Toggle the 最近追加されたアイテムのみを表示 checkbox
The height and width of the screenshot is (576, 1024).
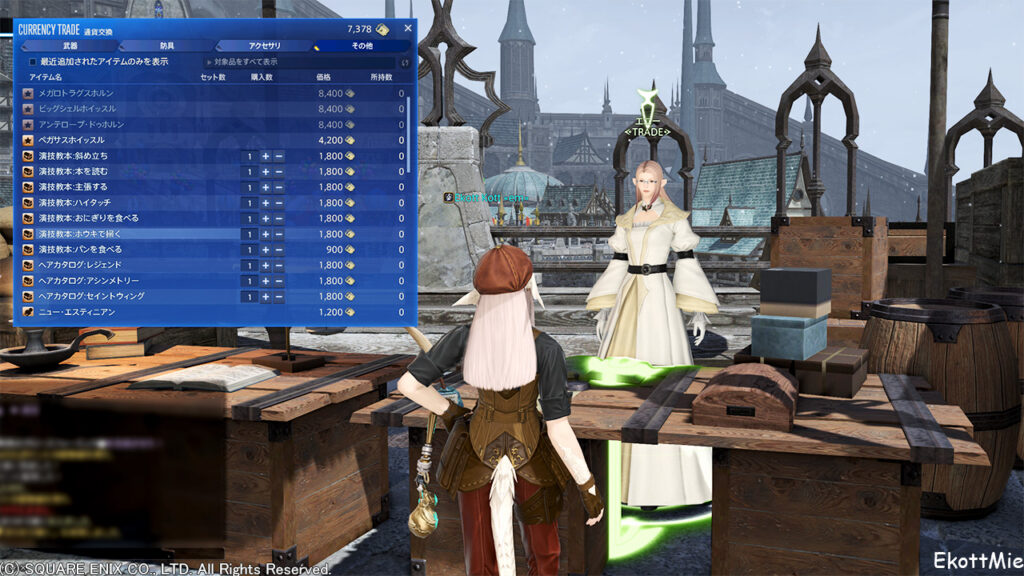[x=33, y=62]
